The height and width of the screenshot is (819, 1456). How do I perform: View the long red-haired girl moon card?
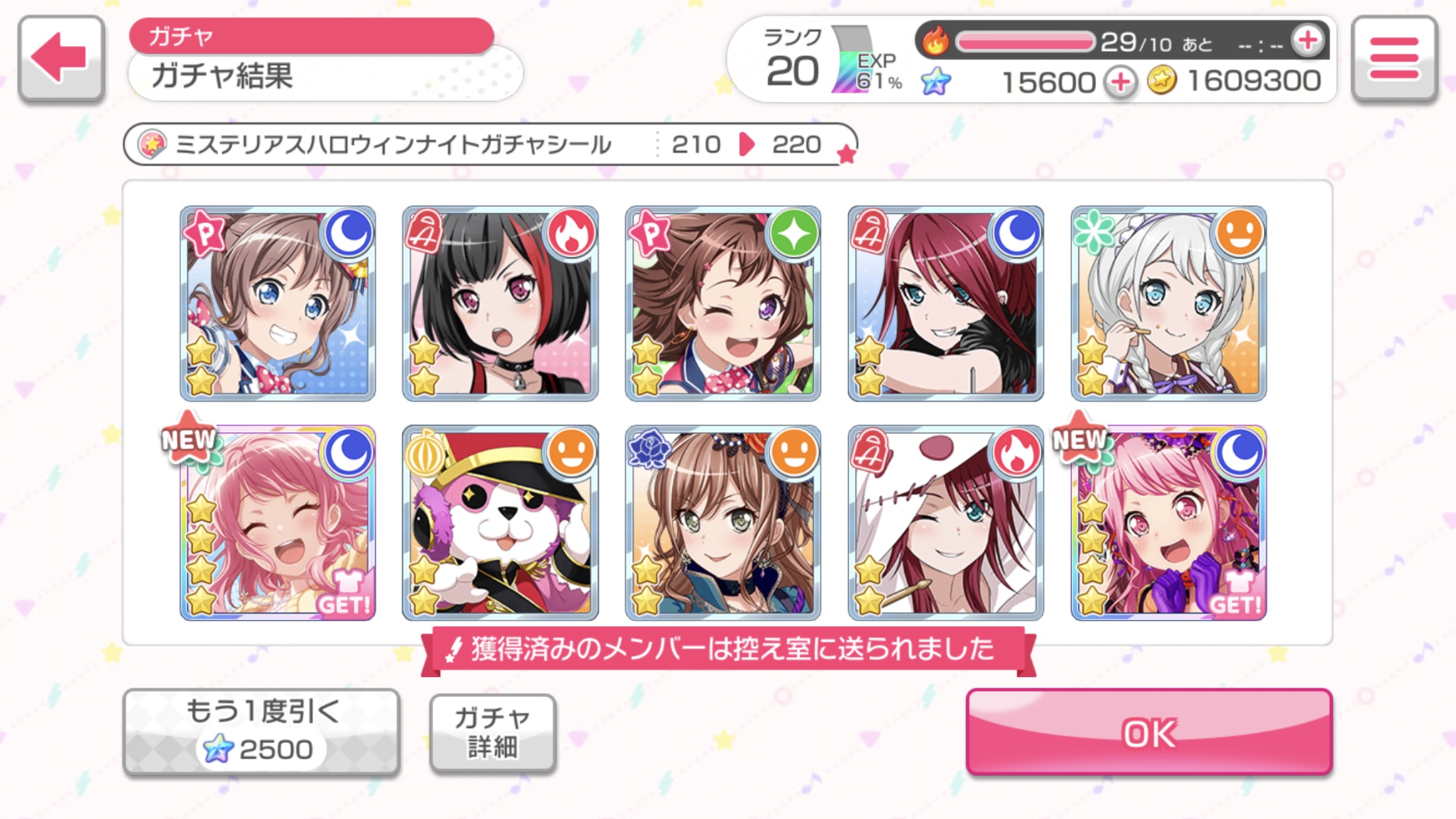tap(946, 303)
